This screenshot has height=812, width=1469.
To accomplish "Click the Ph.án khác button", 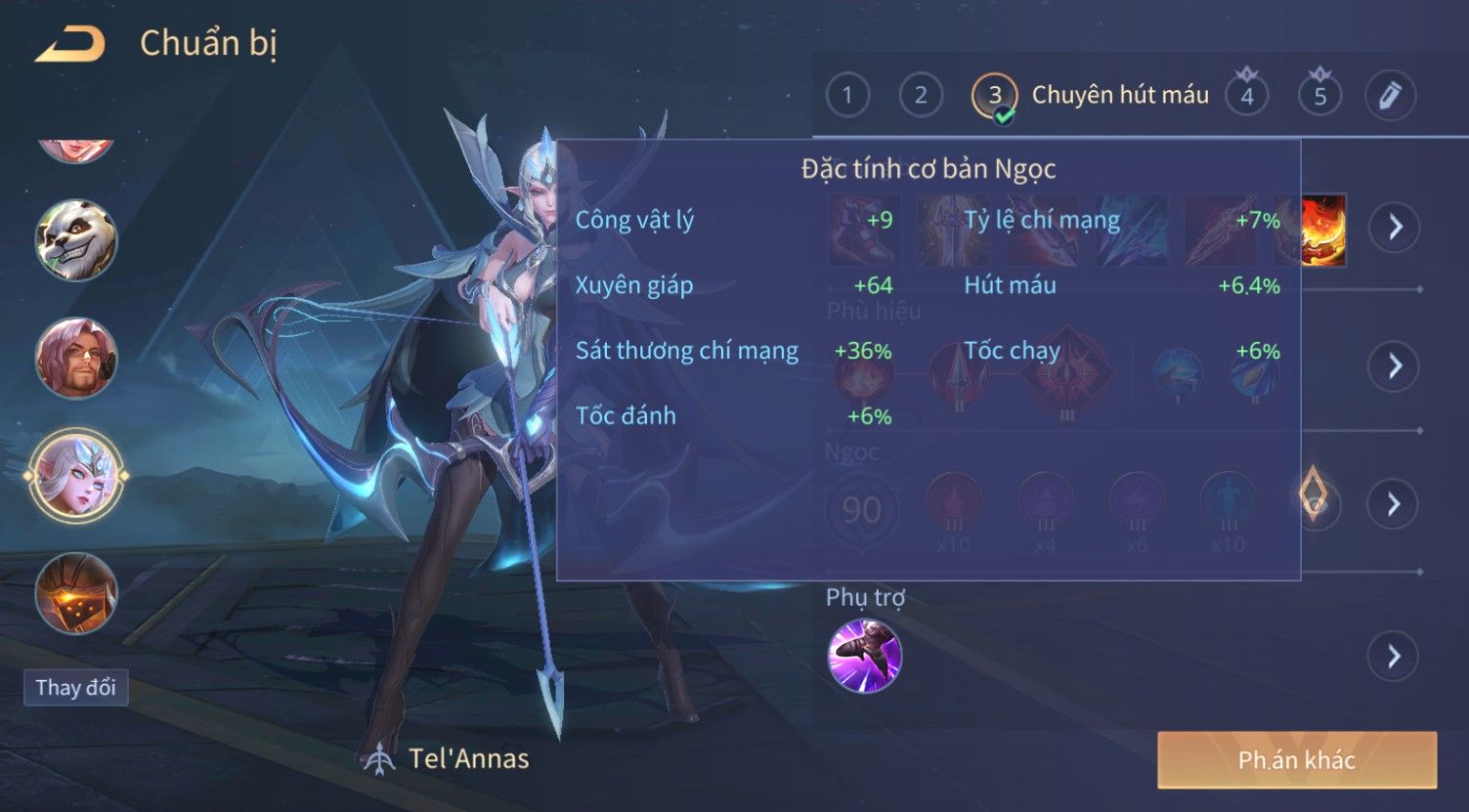I will pos(1296,759).
